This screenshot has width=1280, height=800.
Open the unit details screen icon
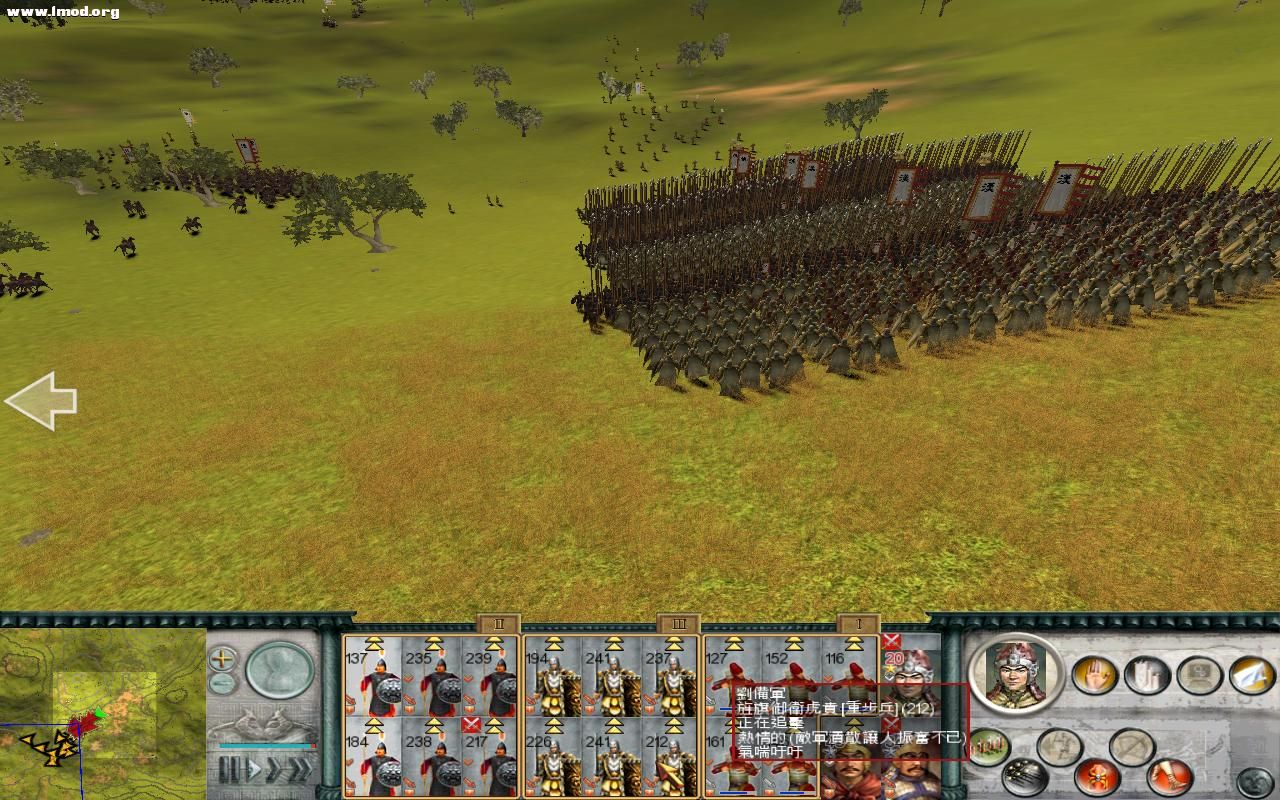coord(1198,675)
